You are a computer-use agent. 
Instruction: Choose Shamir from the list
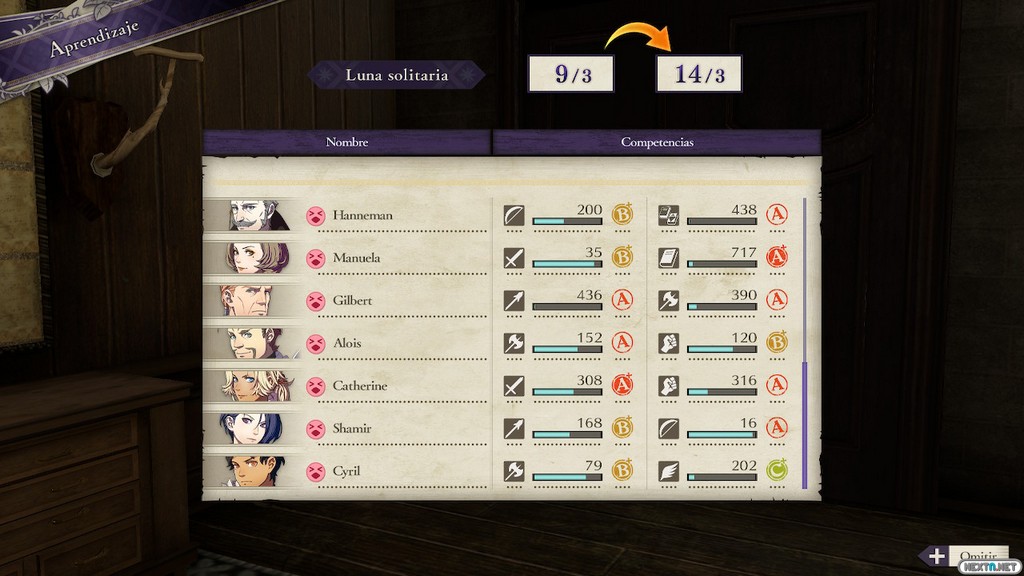353,428
